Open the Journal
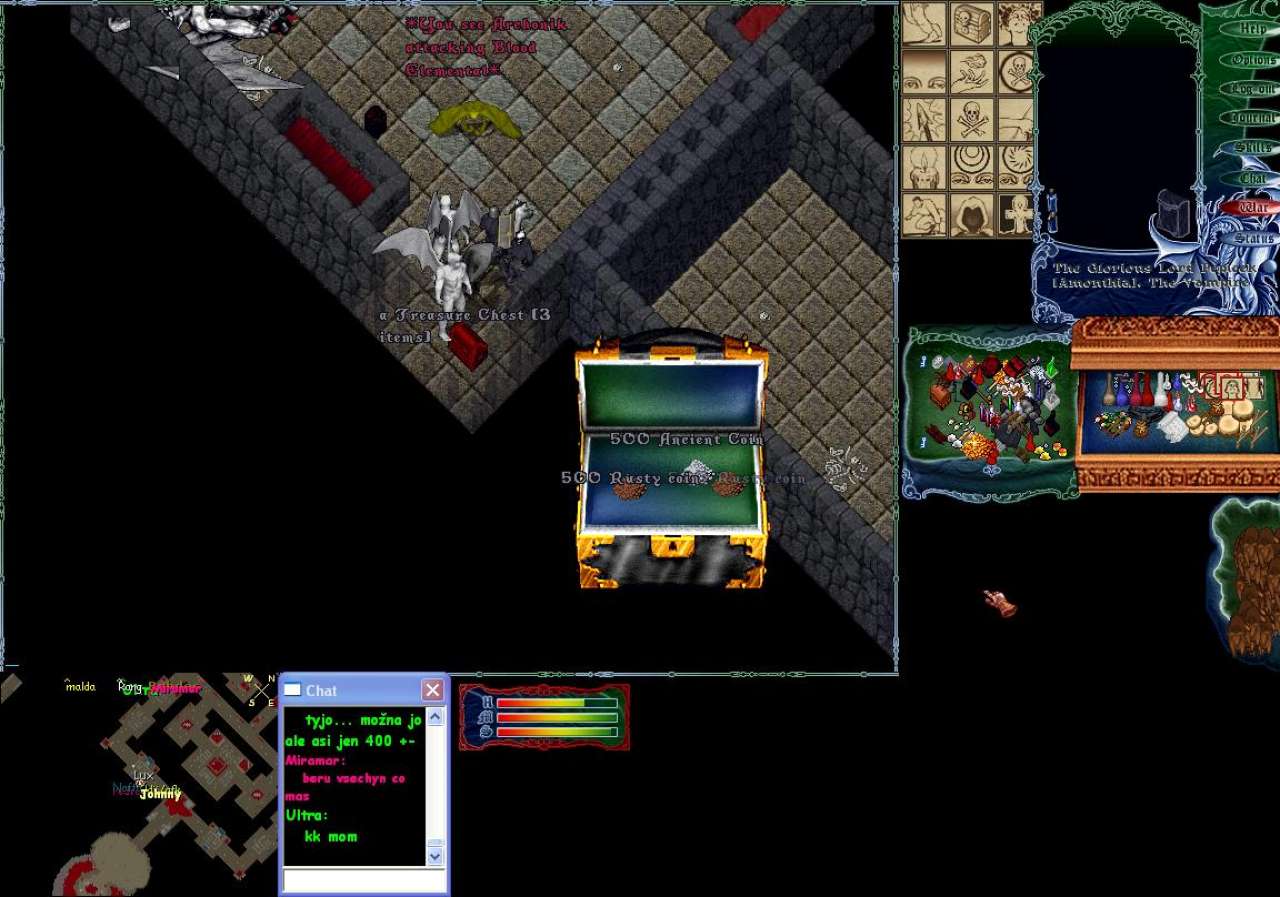Viewport: 1280px width, 897px height. (x=1253, y=118)
